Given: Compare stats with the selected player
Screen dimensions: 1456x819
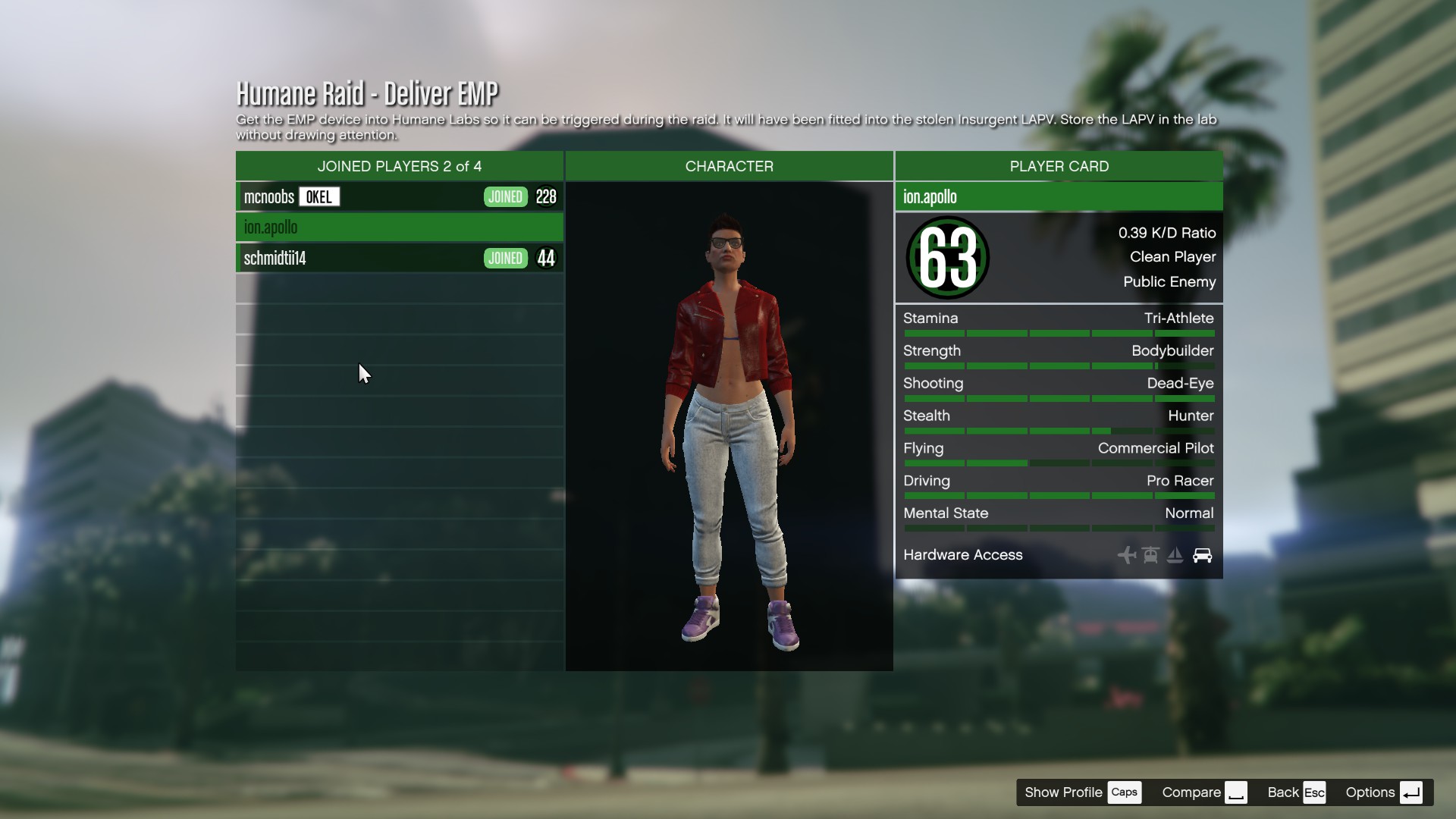Looking at the screenshot, I should pos(1203,792).
